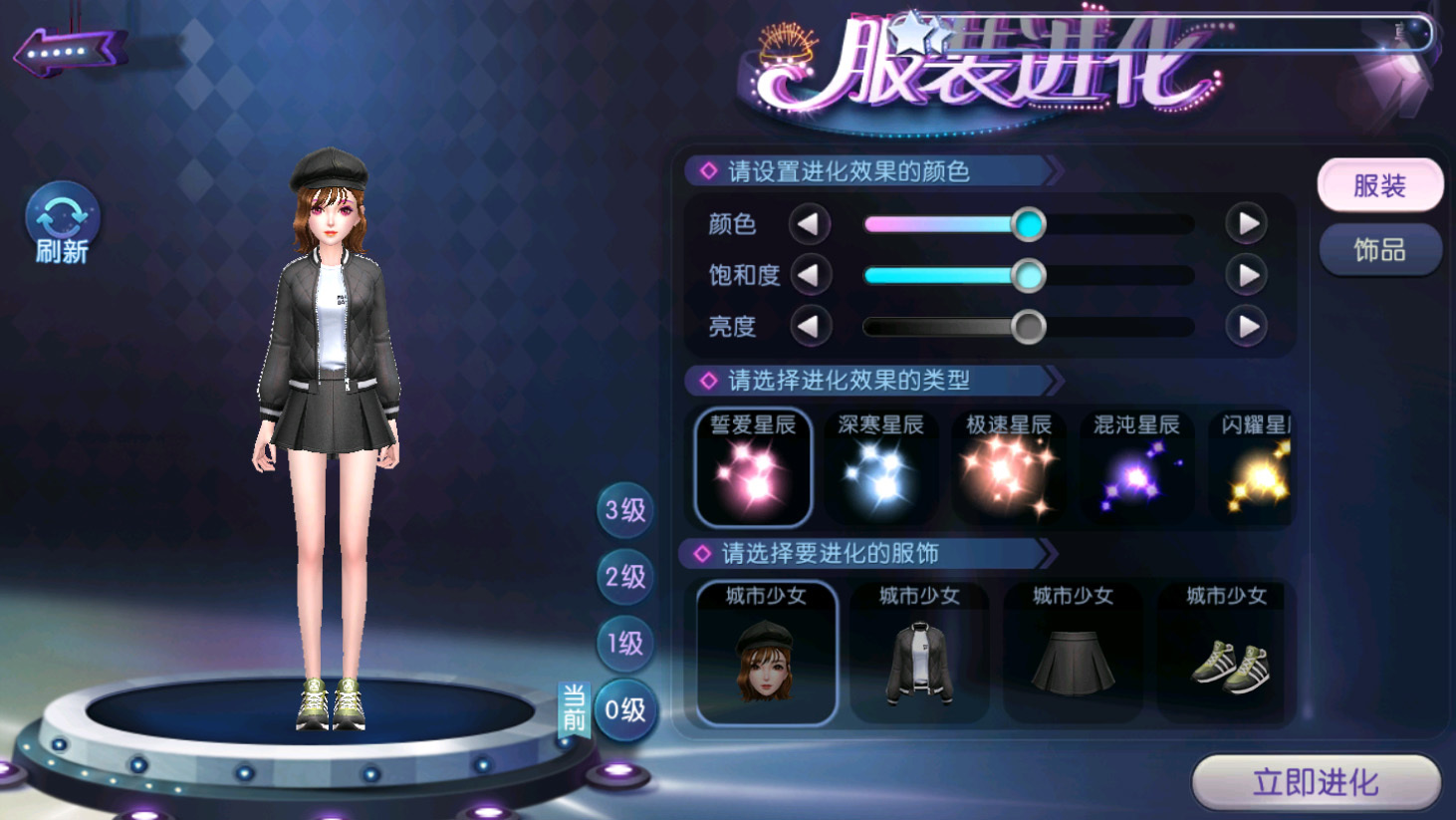Choose the 城市少女 jacket item
The image size is (1456, 820).
[919, 653]
